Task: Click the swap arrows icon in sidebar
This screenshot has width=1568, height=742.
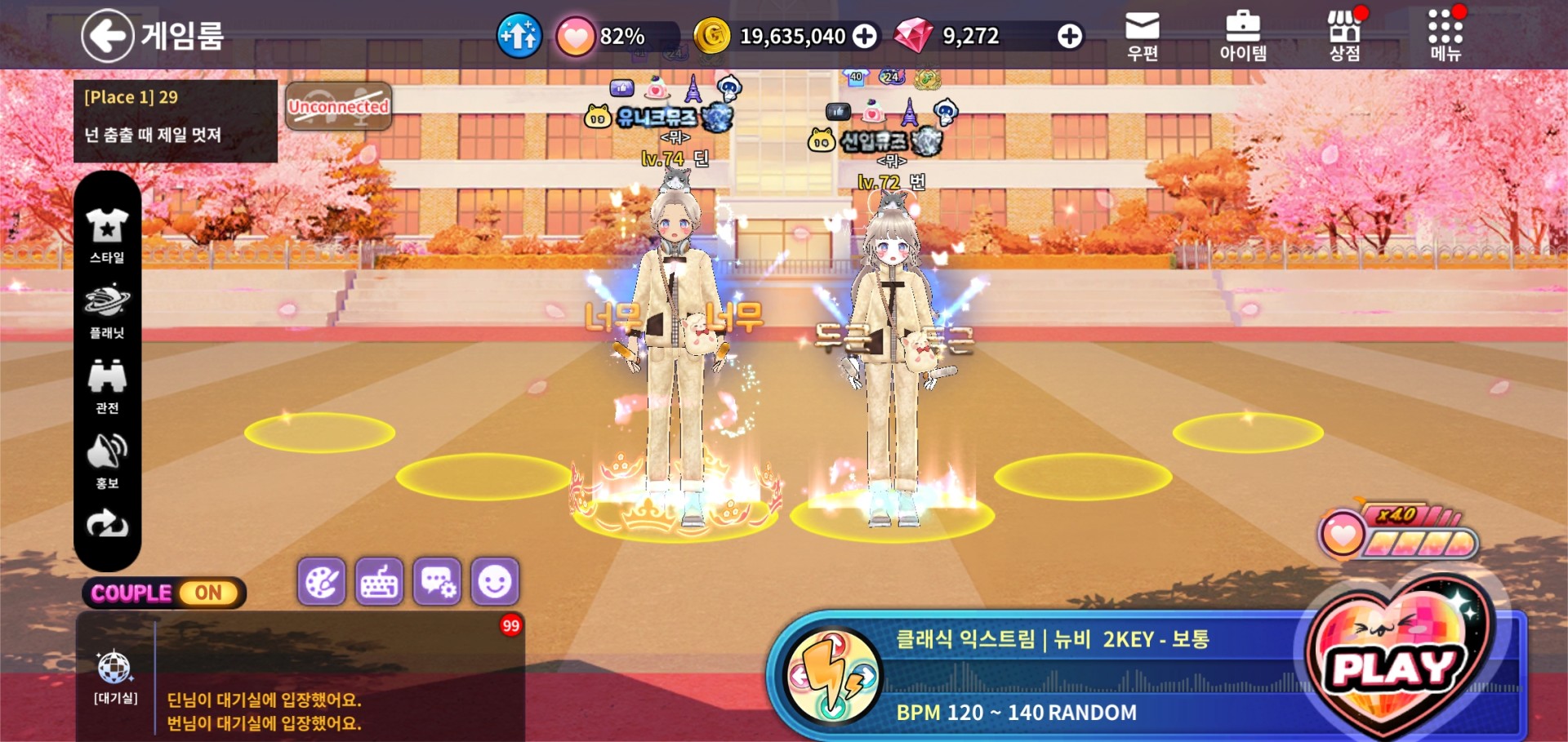Action: click(107, 524)
